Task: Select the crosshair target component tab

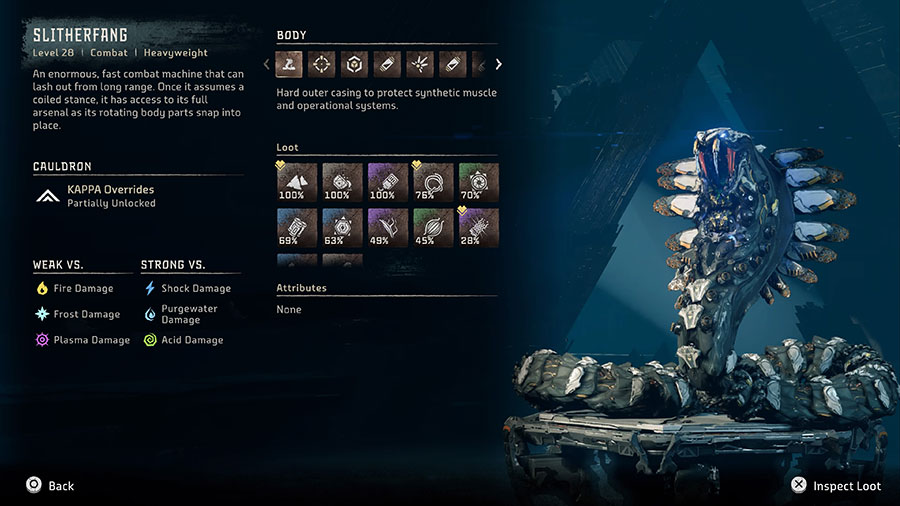Action: (323, 65)
